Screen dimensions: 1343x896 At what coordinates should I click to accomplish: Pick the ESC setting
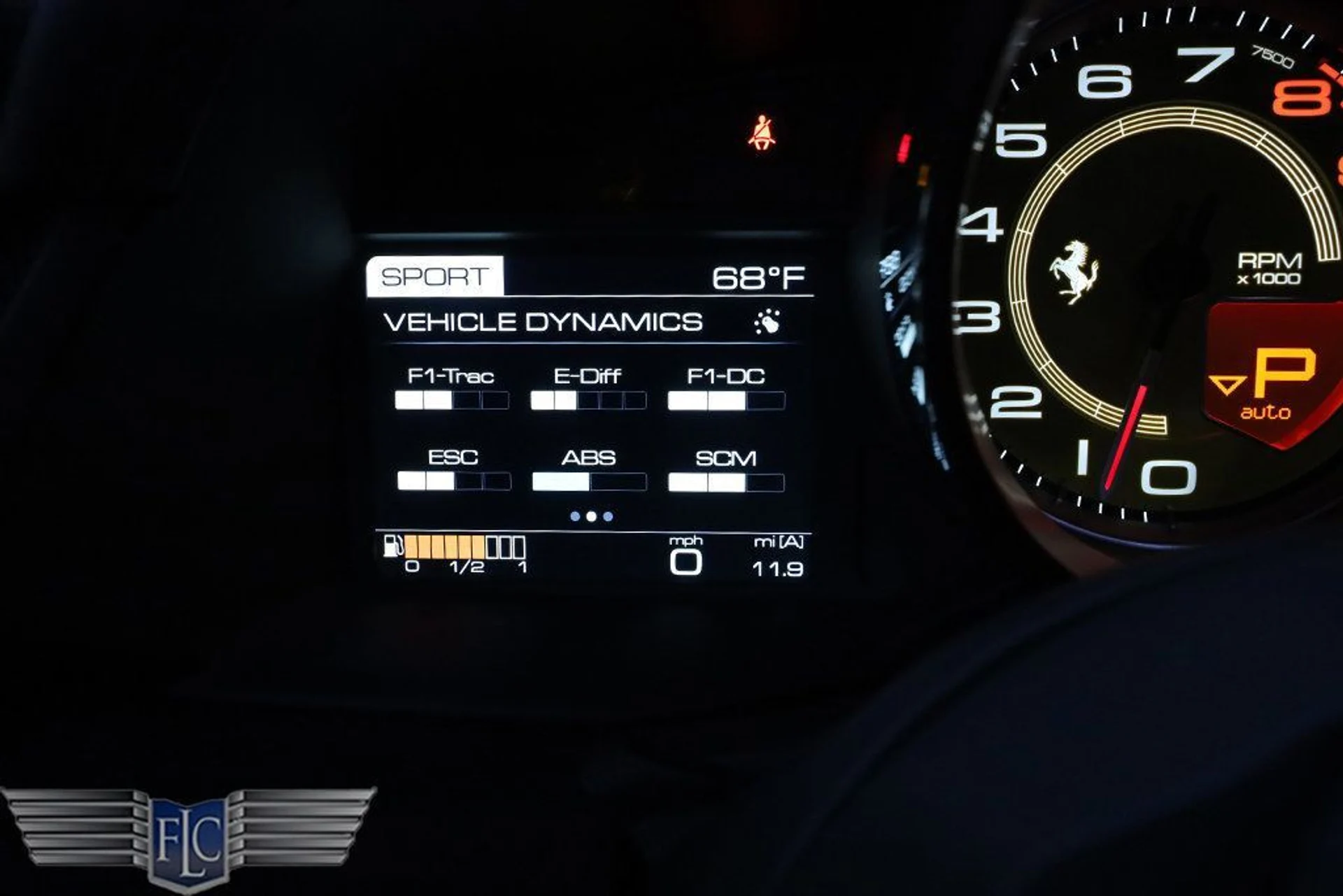click(x=453, y=469)
